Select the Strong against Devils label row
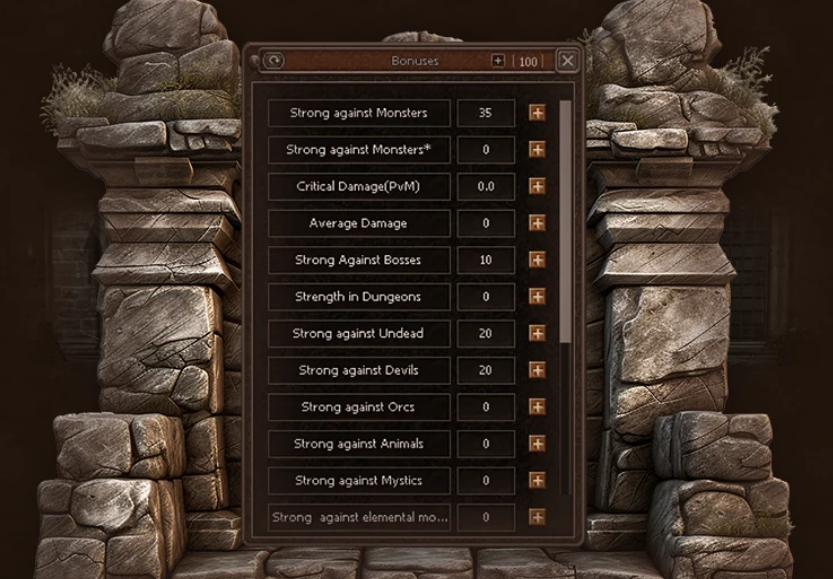 coord(358,371)
